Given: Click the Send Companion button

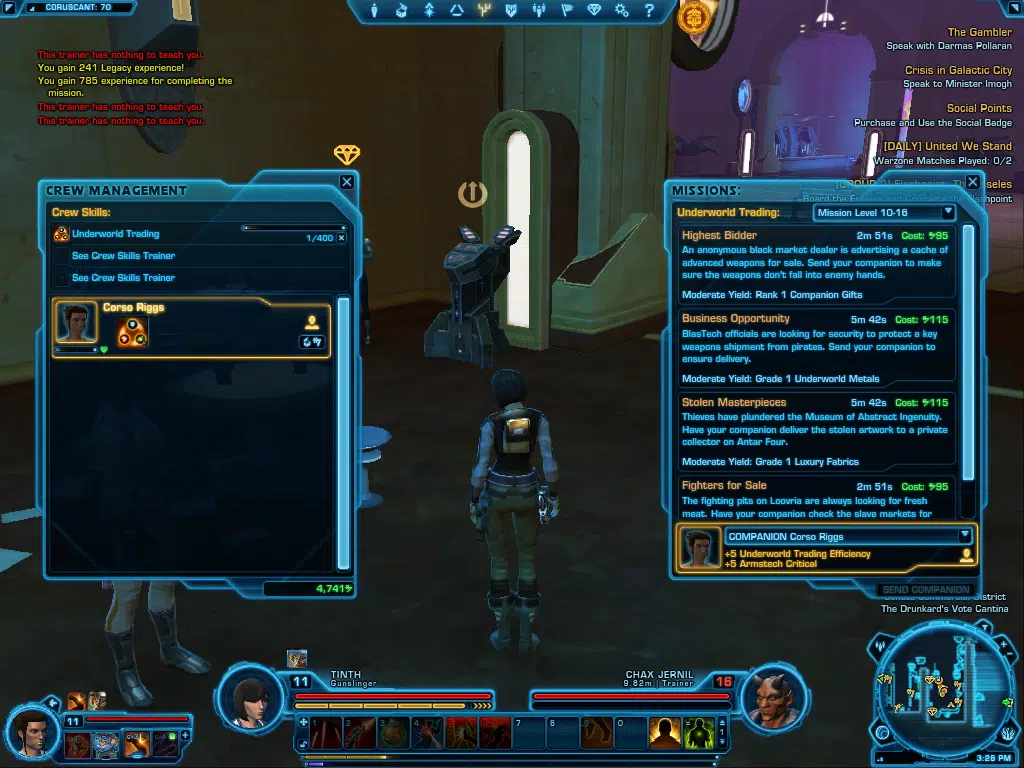Looking at the screenshot, I should (925, 590).
